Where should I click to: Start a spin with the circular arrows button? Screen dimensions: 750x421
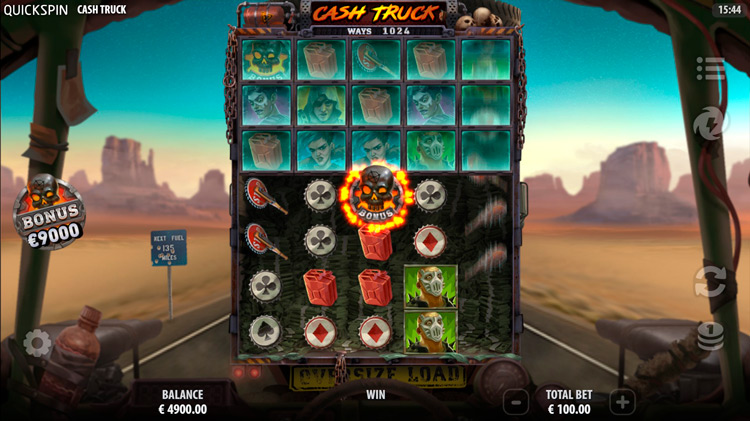(710, 279)
